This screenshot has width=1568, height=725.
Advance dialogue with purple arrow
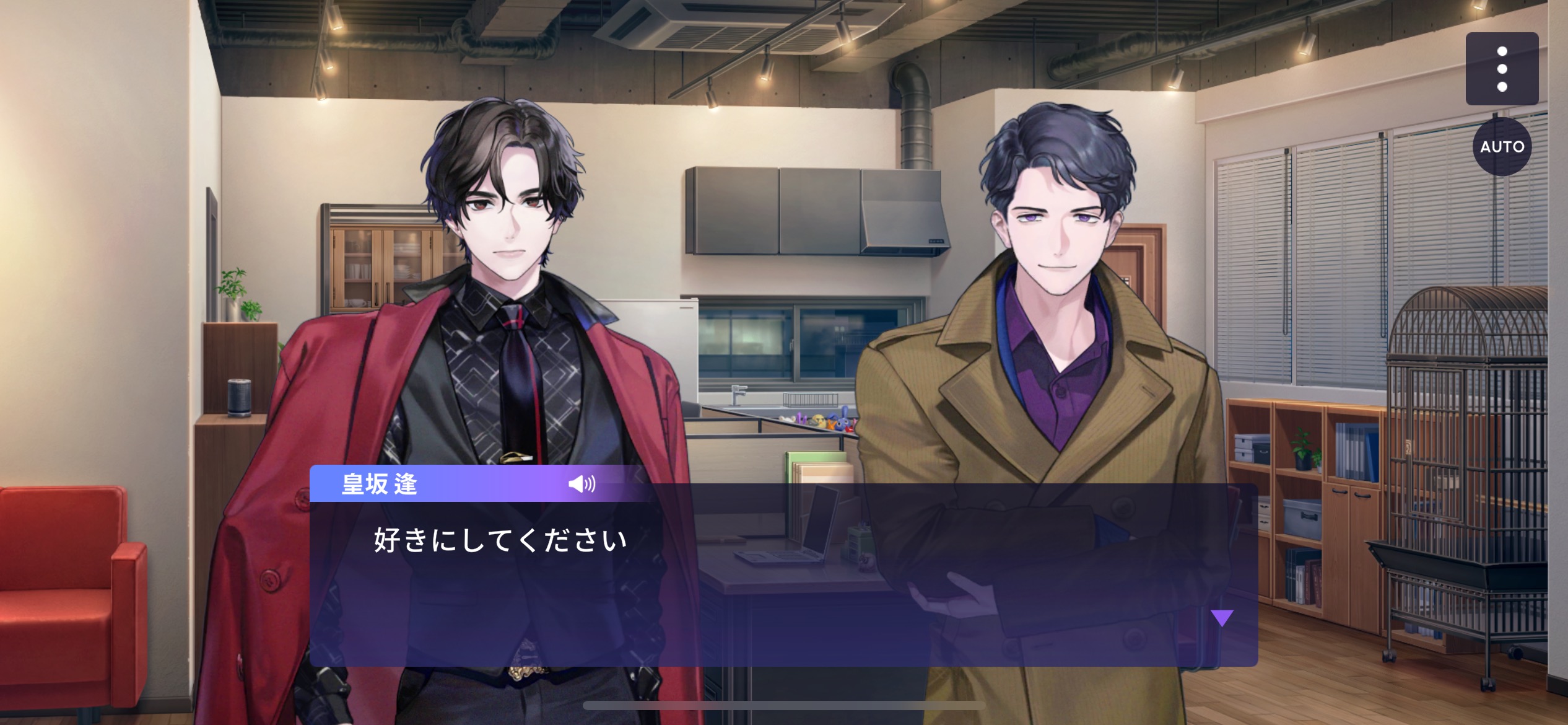click(1222, 617)
